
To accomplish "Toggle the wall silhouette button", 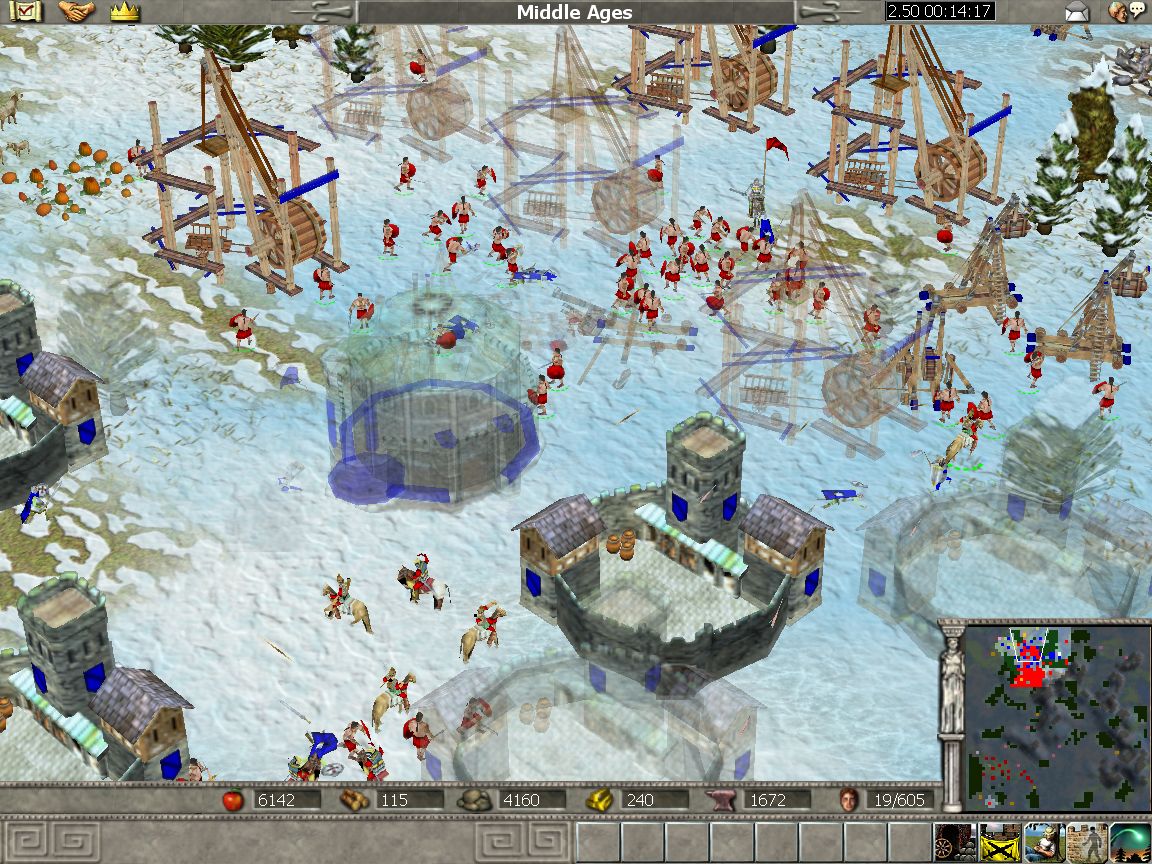I will [1085, 842].
